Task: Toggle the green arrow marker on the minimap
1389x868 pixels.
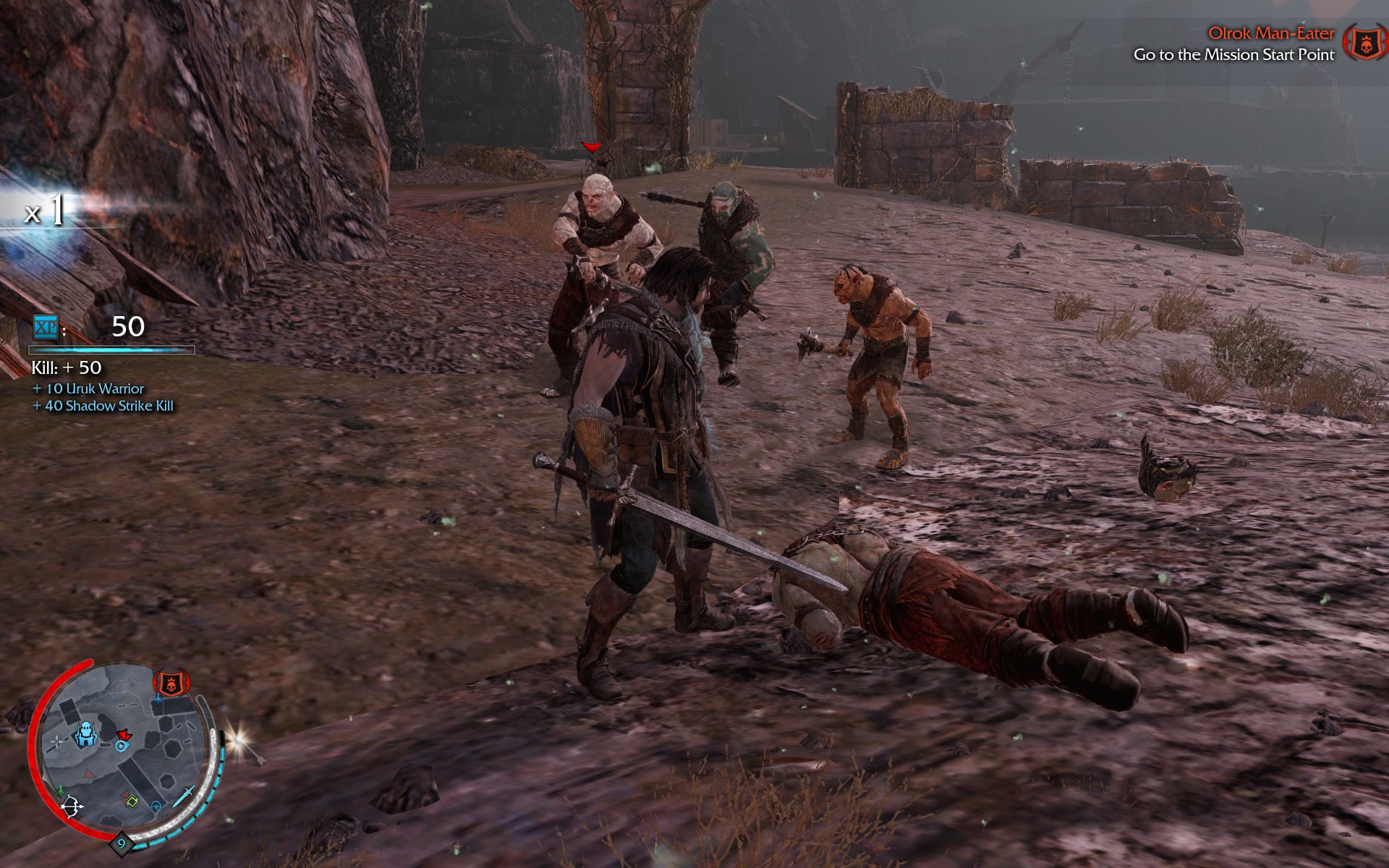Action: 60,789
